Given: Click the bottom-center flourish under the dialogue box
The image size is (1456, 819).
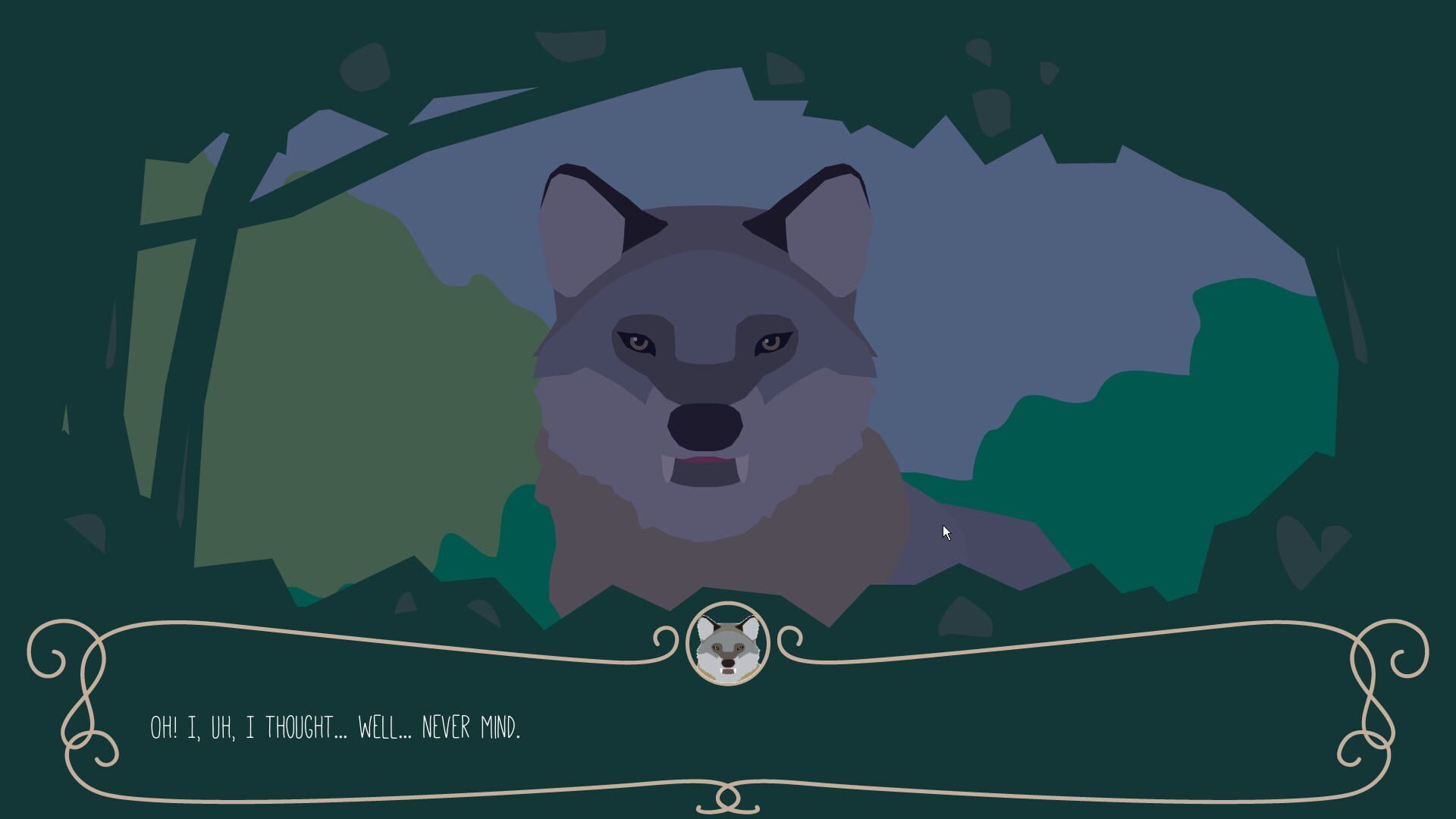Looking at the screenshot, I should (x=726, y=800).
